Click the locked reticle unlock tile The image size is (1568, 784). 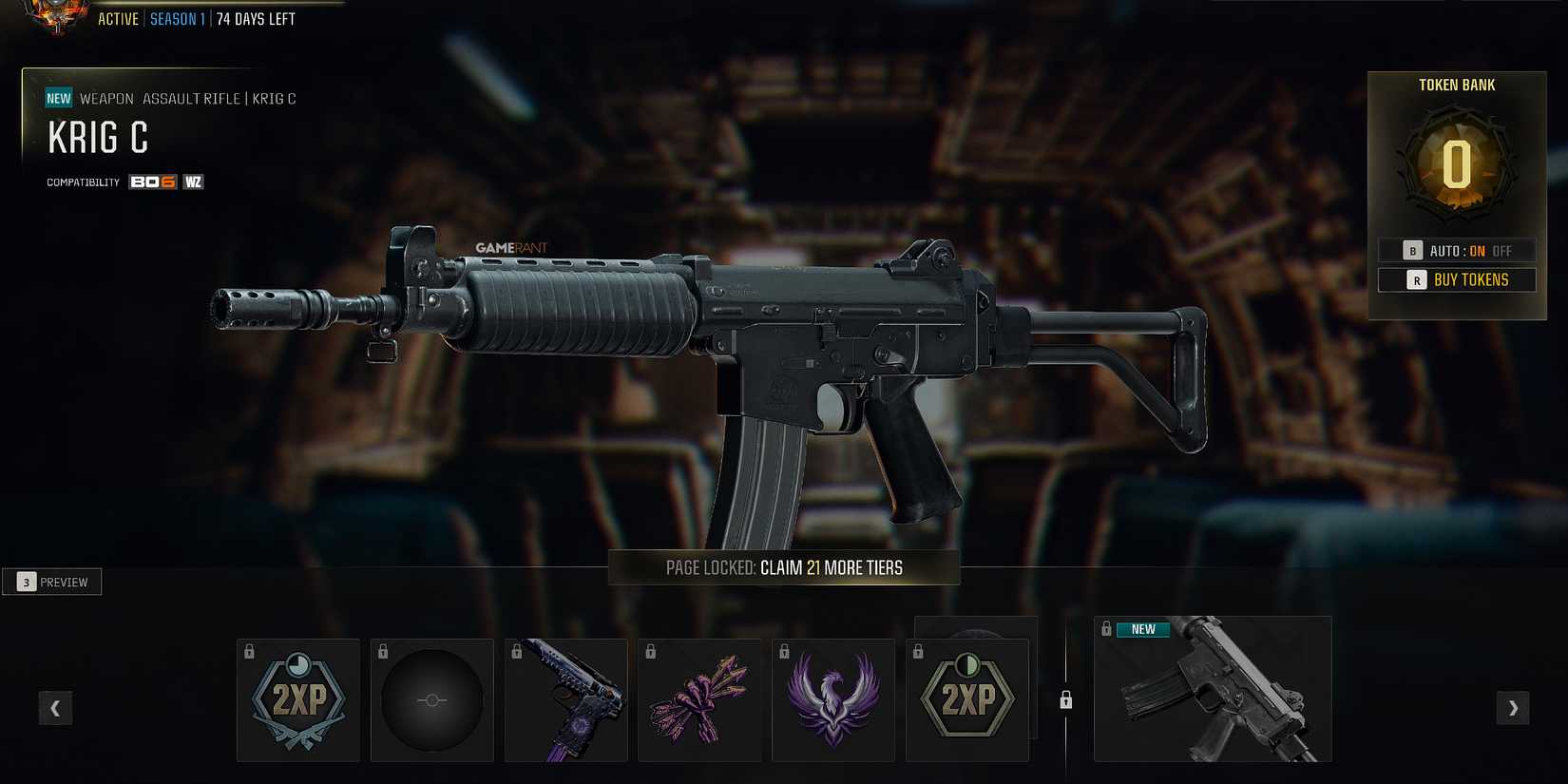(431, 700)
